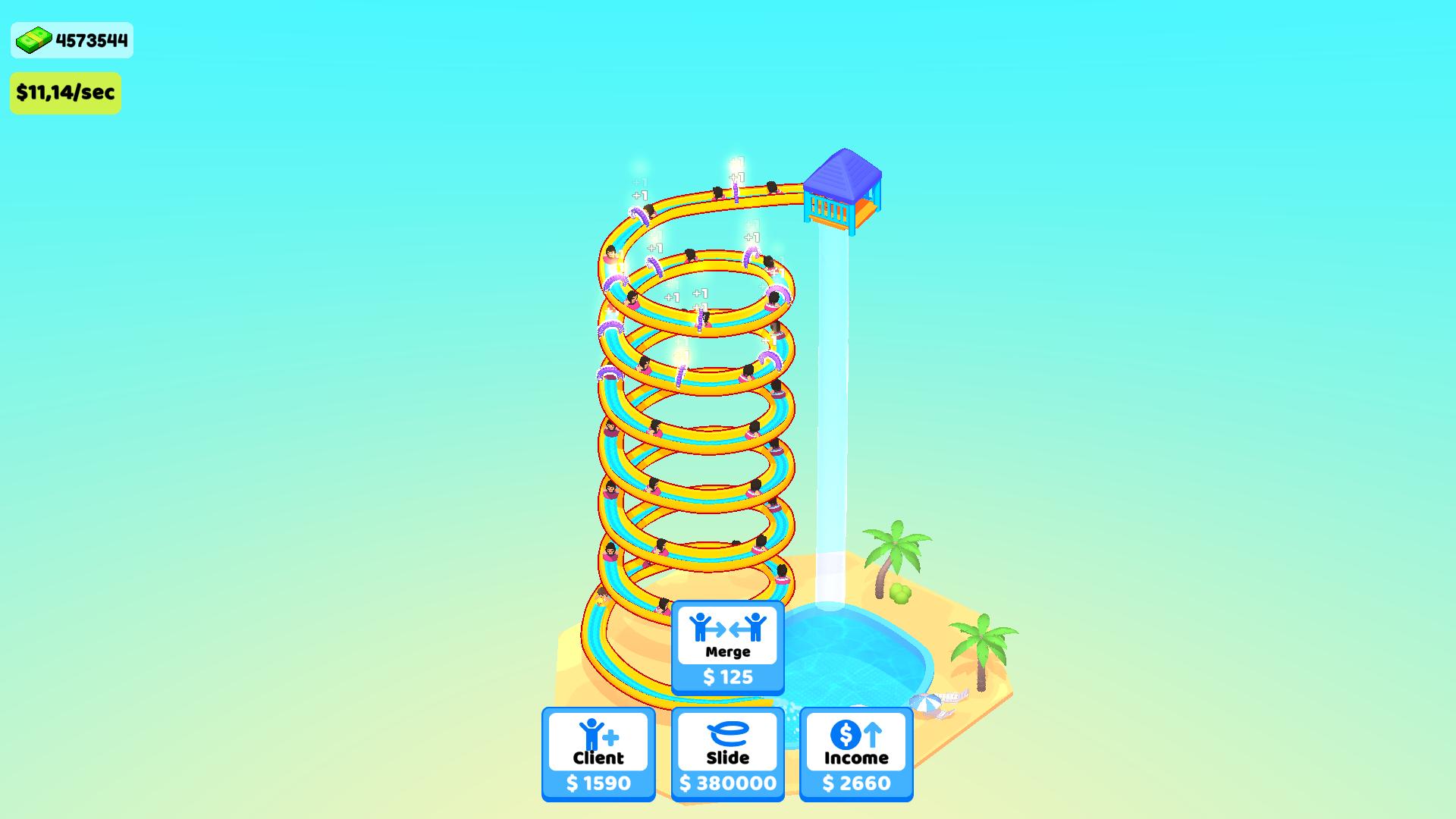Select the Merge upgrade icon
The height and width of the screenshot is (819, 1456).
pos(727,628)
